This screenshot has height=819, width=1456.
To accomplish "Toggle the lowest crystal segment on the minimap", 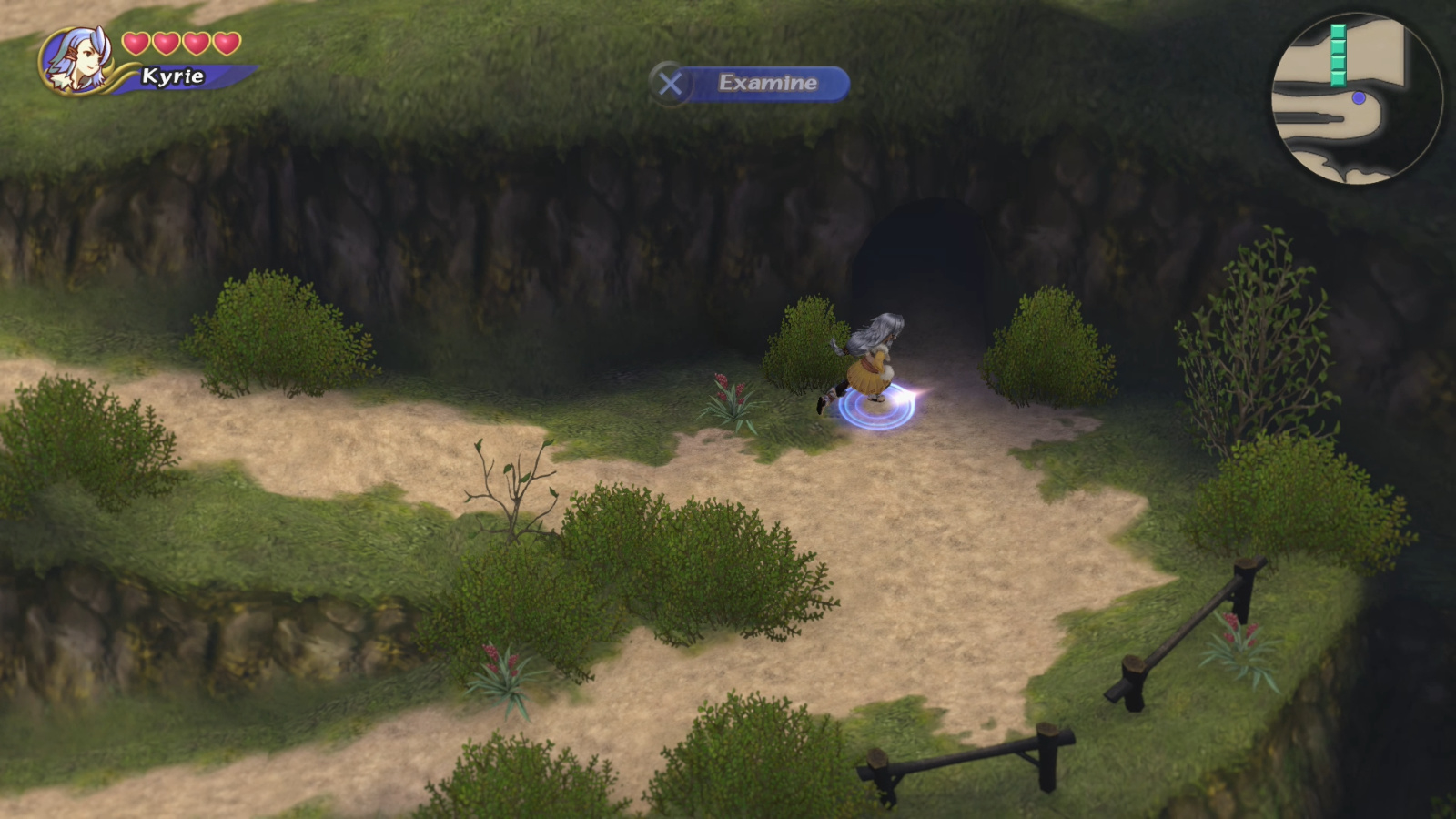I will pyautogui.click(x=1338, y=78).
